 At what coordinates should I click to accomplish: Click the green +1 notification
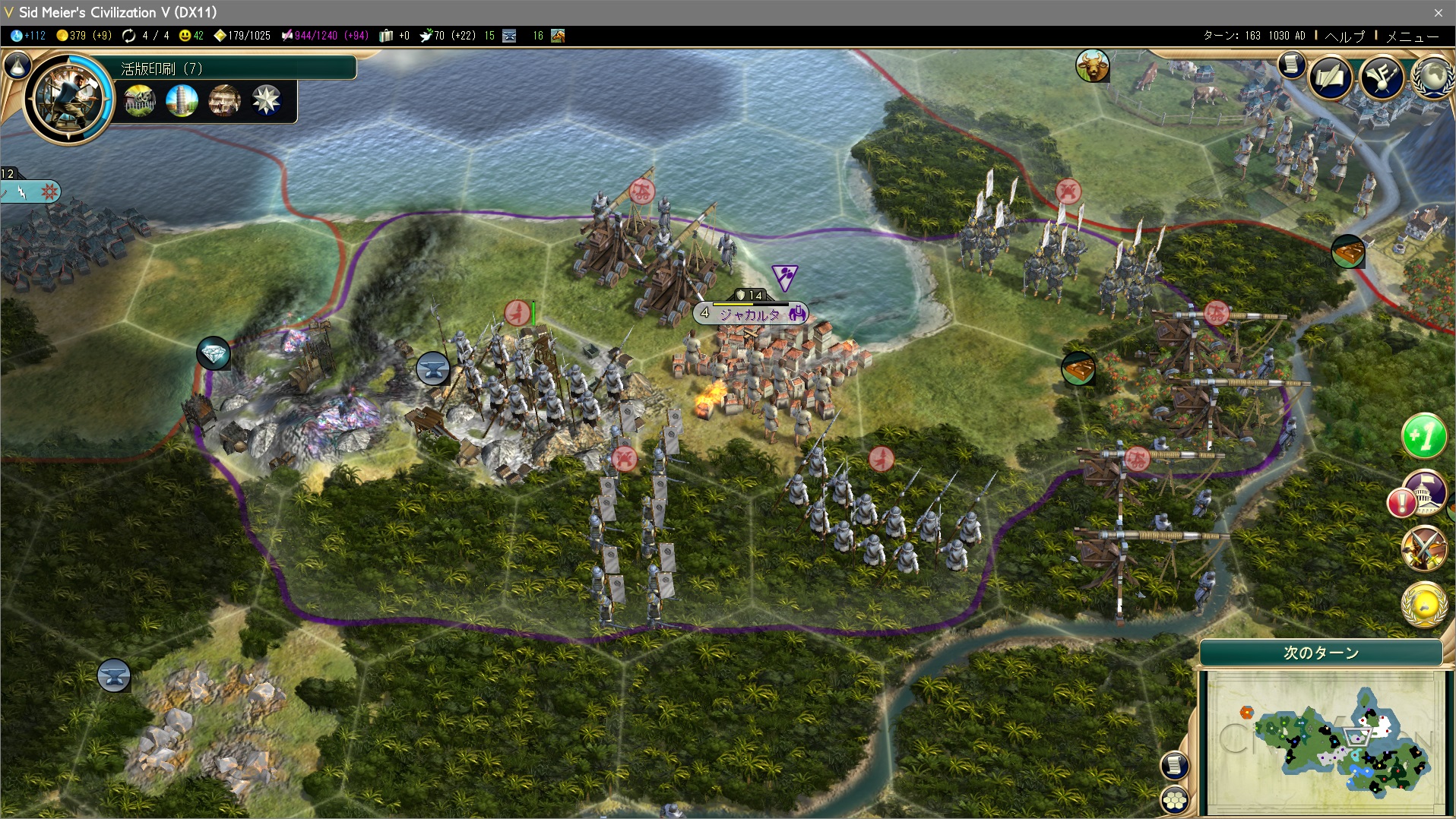[x=1423, y=436]
